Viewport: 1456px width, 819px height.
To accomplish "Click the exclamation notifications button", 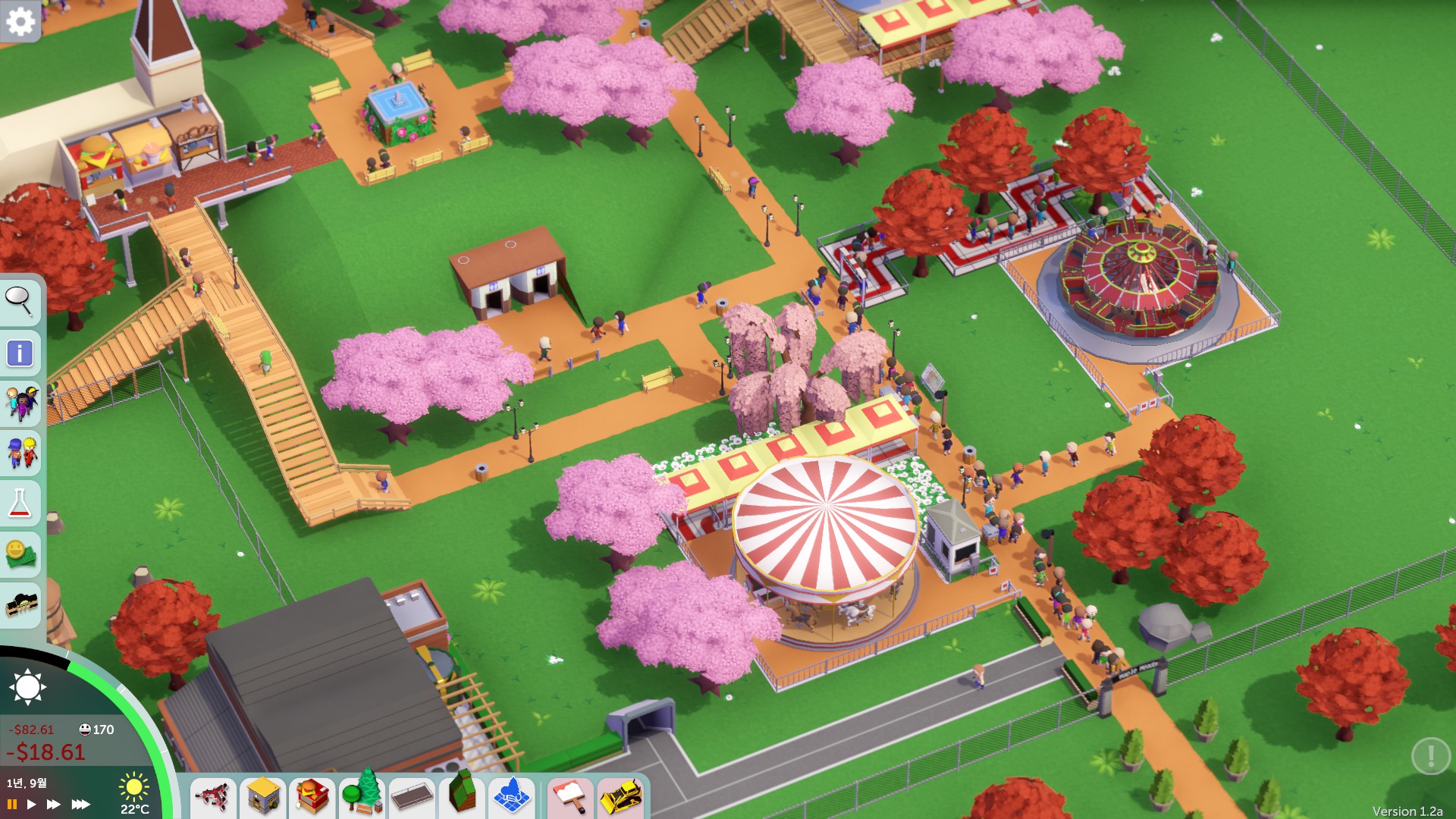I will point(1430,755).
